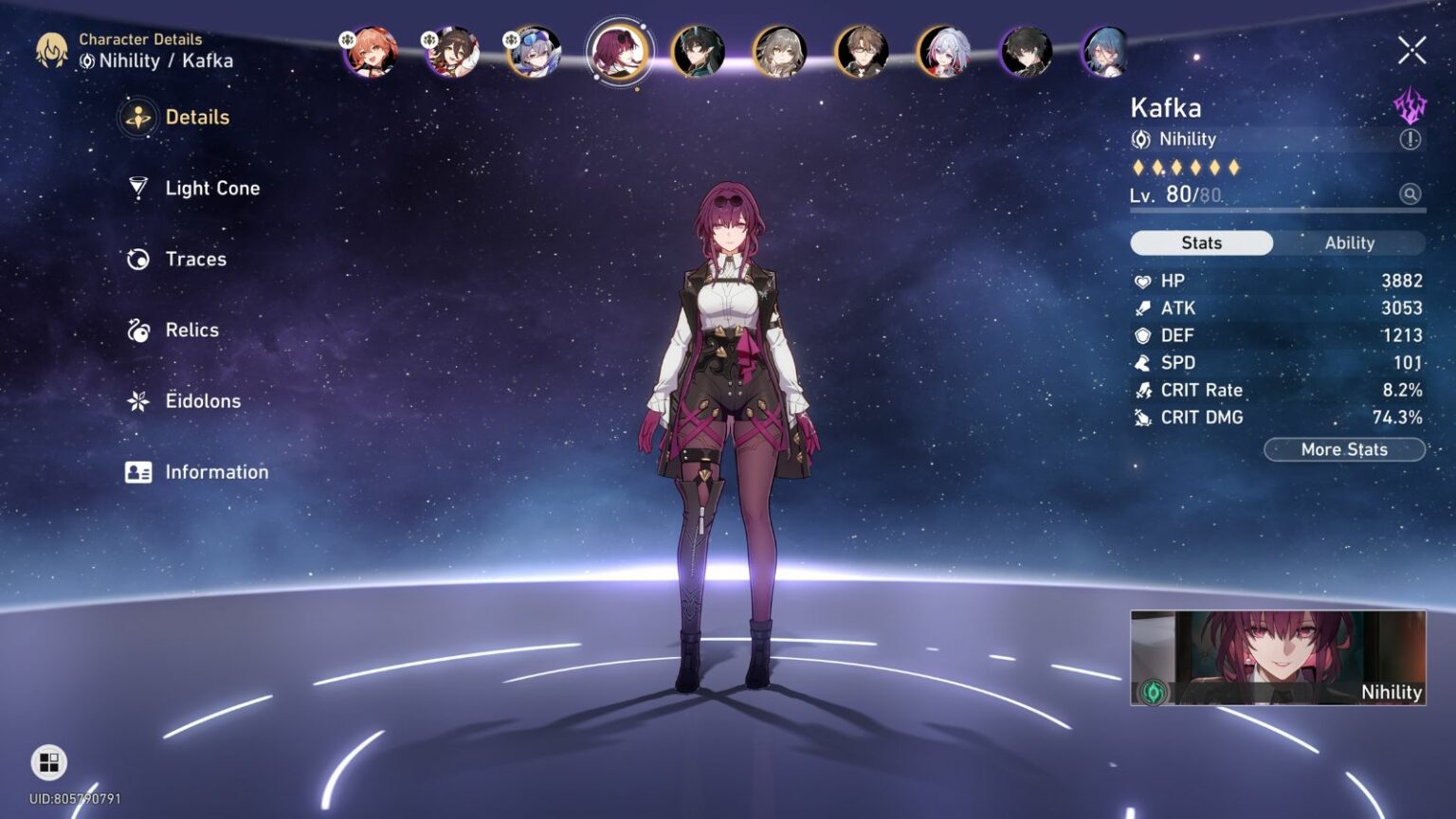Image resolution: width=1456 pixels, height=819 pixels.
Task: Open the Relics section
Action: click(x=191, y=330)
